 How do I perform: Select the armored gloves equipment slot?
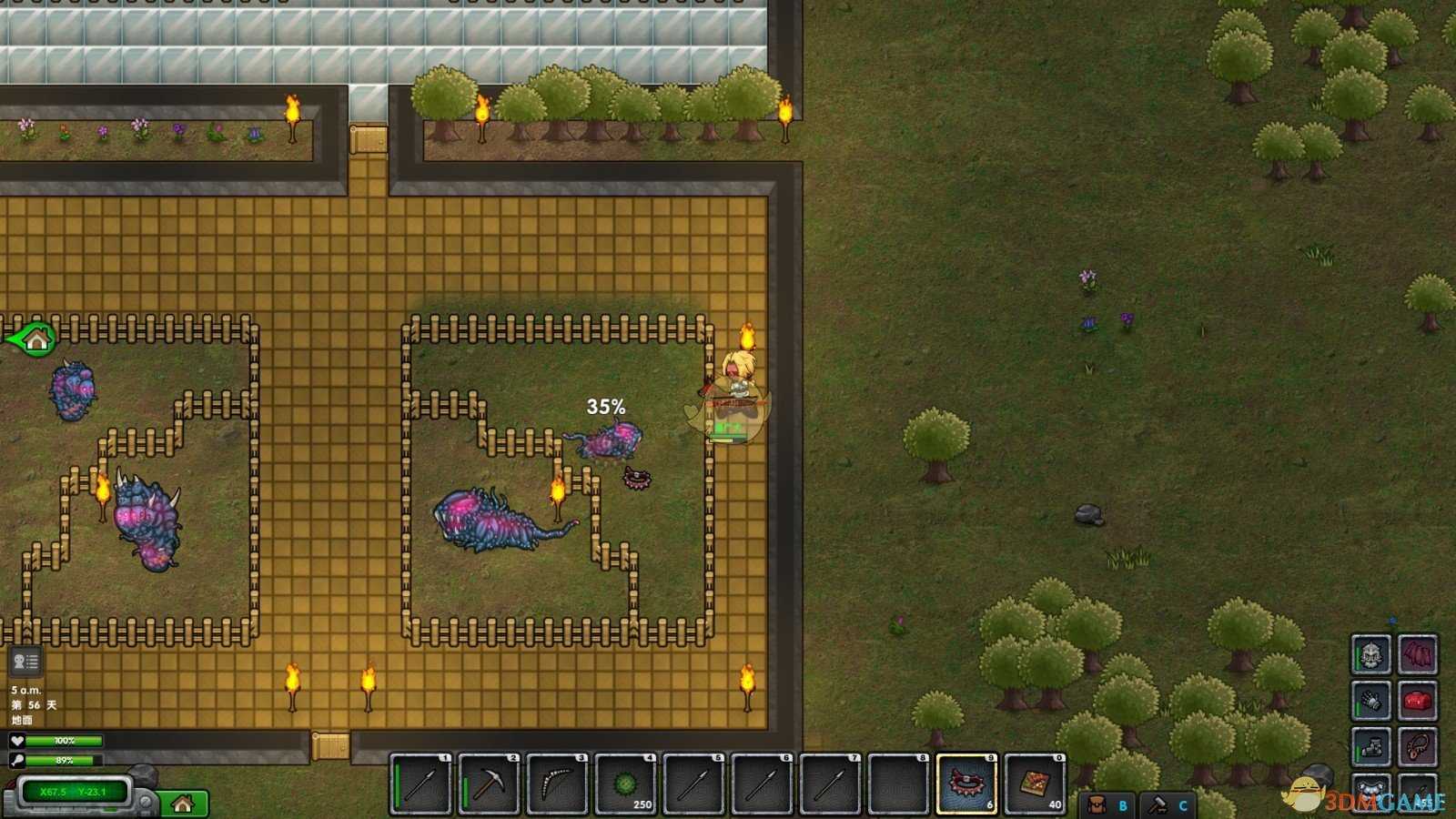pyautogui.click(x=1370, y=701)
